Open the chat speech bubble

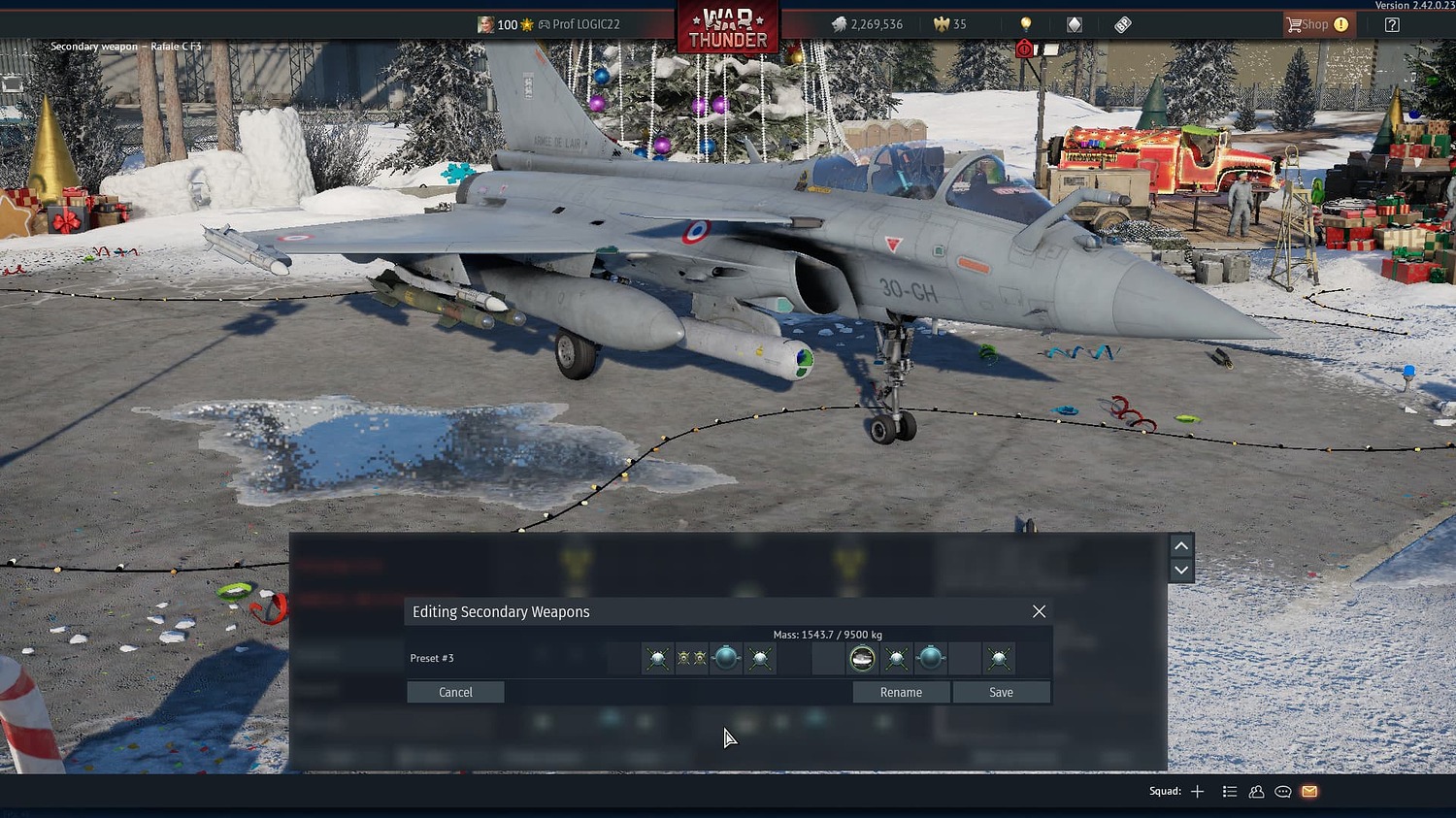click(1282, 792)
